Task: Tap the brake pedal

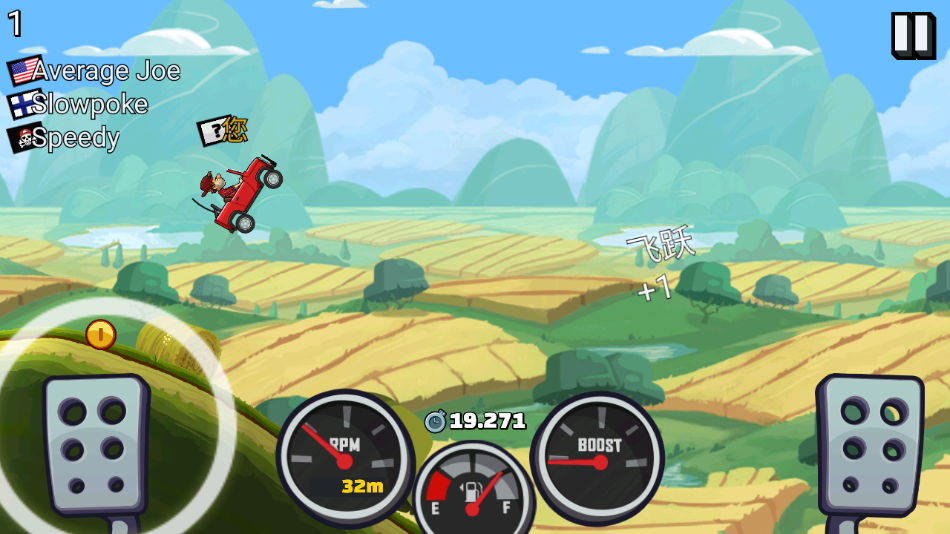Action: coord(94,445)
